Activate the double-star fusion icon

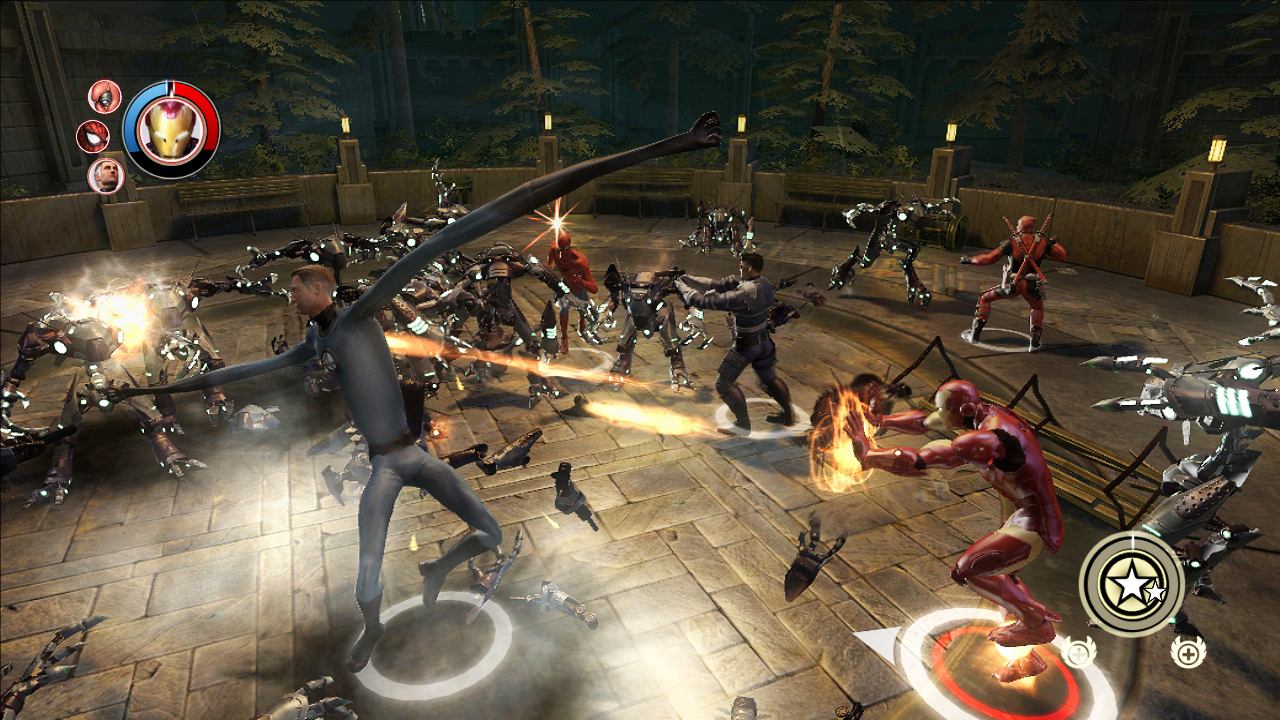(1132, 582)
